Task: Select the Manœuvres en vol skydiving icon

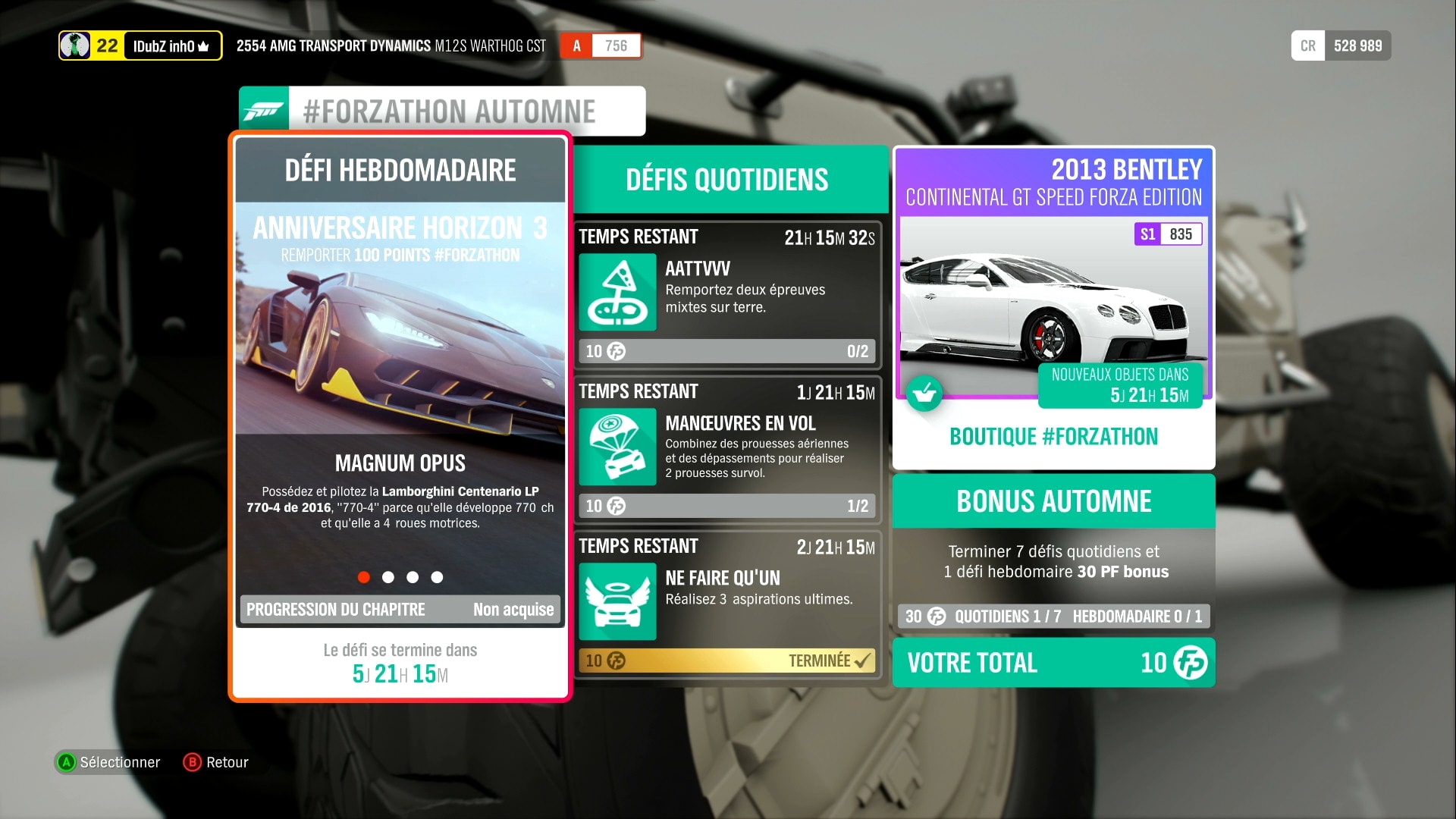Action: [617, 447]
